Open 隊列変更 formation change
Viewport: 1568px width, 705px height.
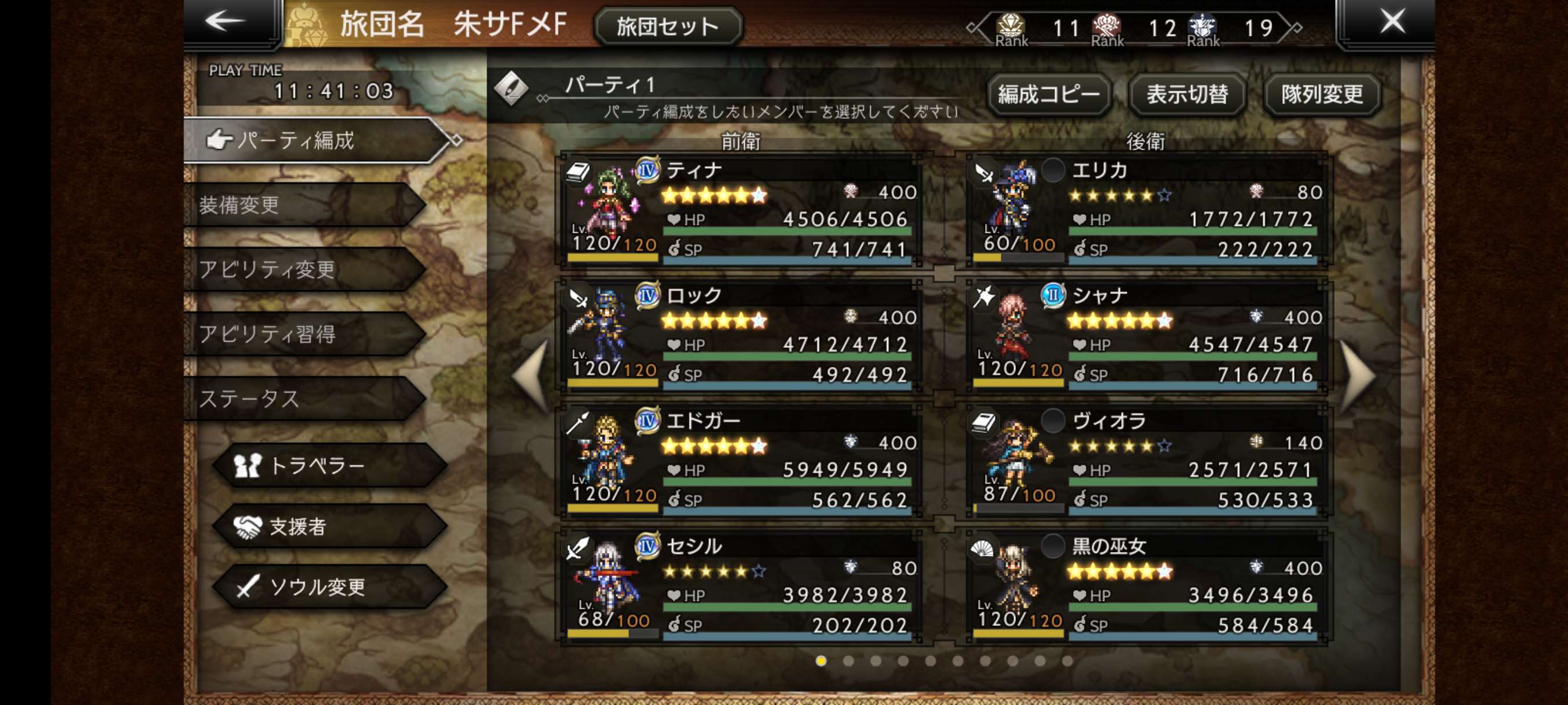coord(1322,94)
